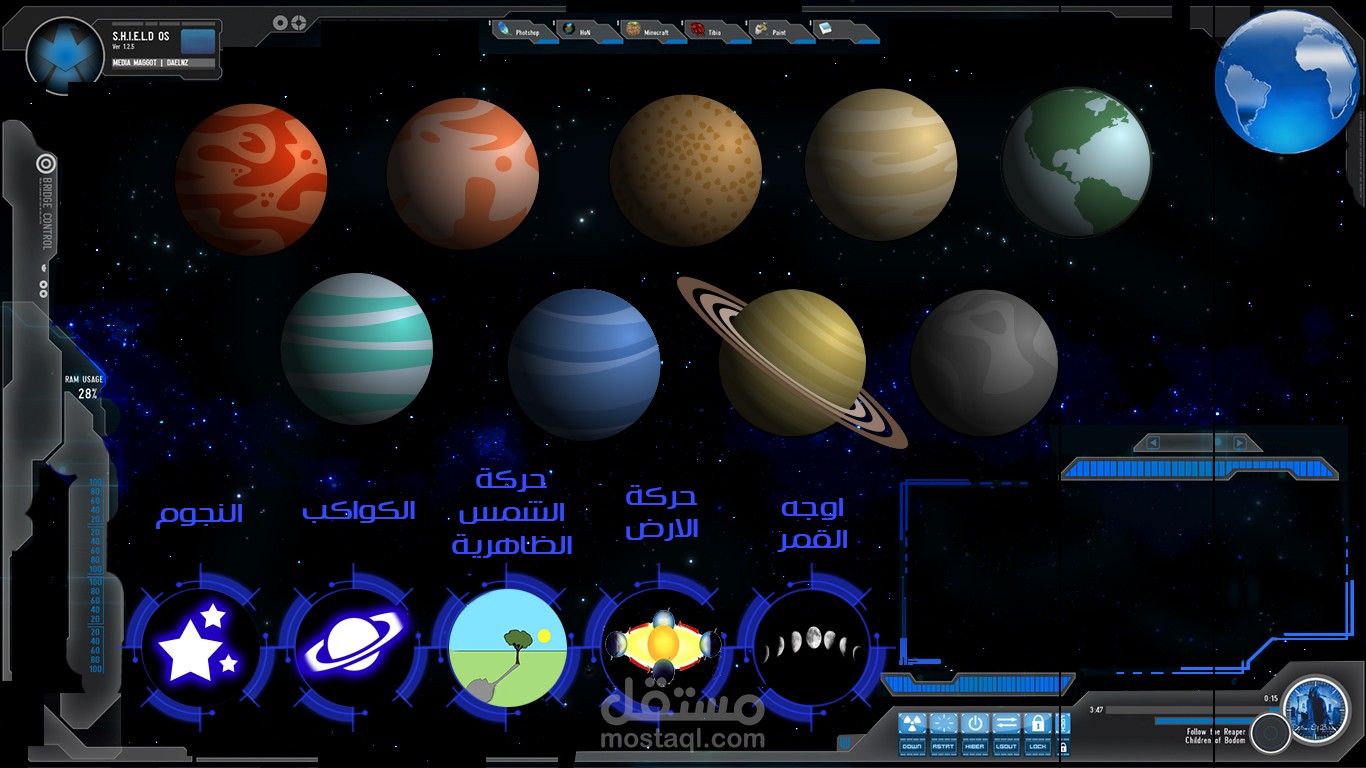Launch the Photoshop shortcut
Screen dimensions: 1366x768
click(519, 32)
